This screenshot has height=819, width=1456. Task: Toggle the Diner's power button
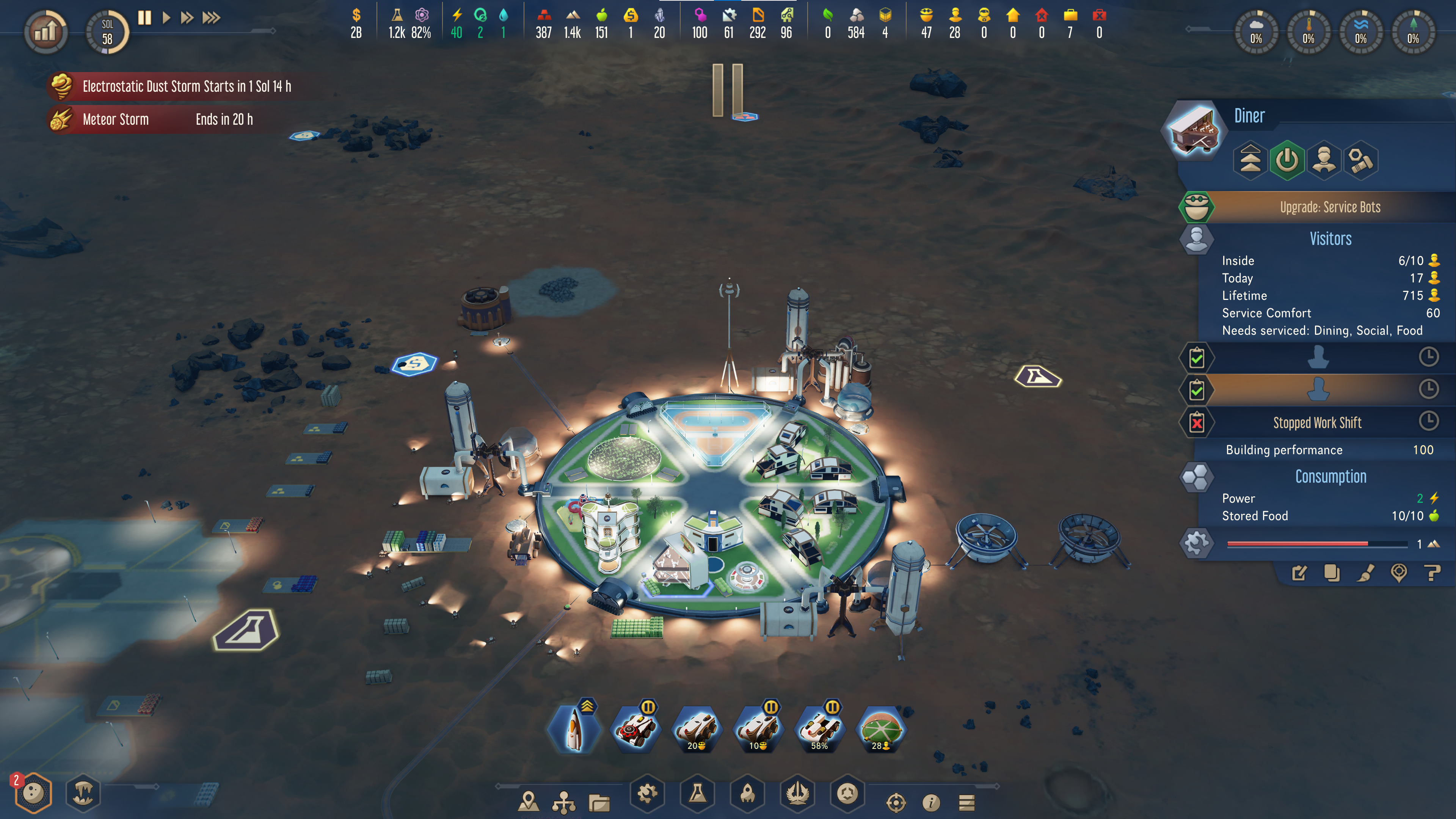[x=1287, y=160]
